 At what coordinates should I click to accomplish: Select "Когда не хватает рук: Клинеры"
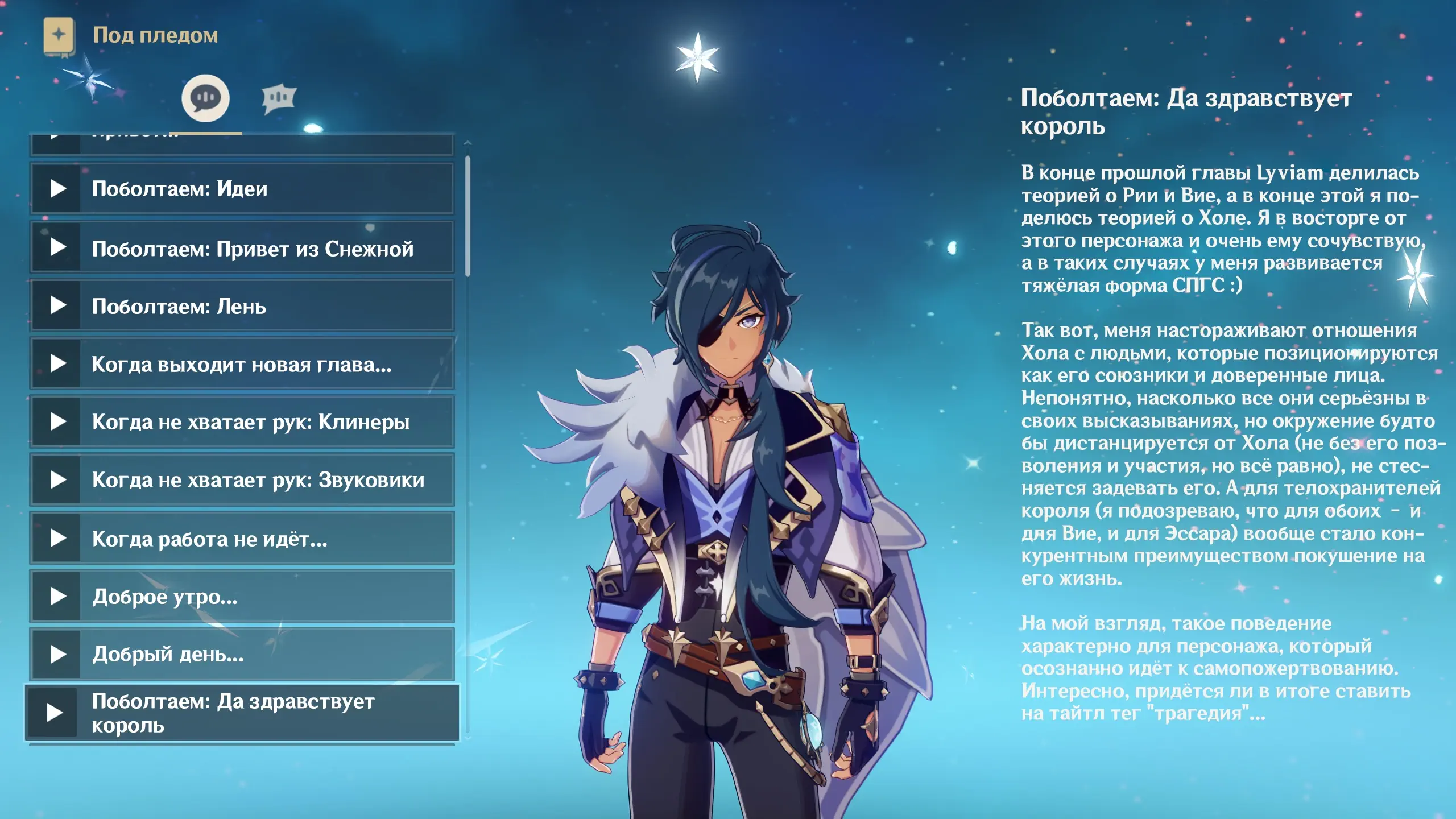[x=242, y=422]
